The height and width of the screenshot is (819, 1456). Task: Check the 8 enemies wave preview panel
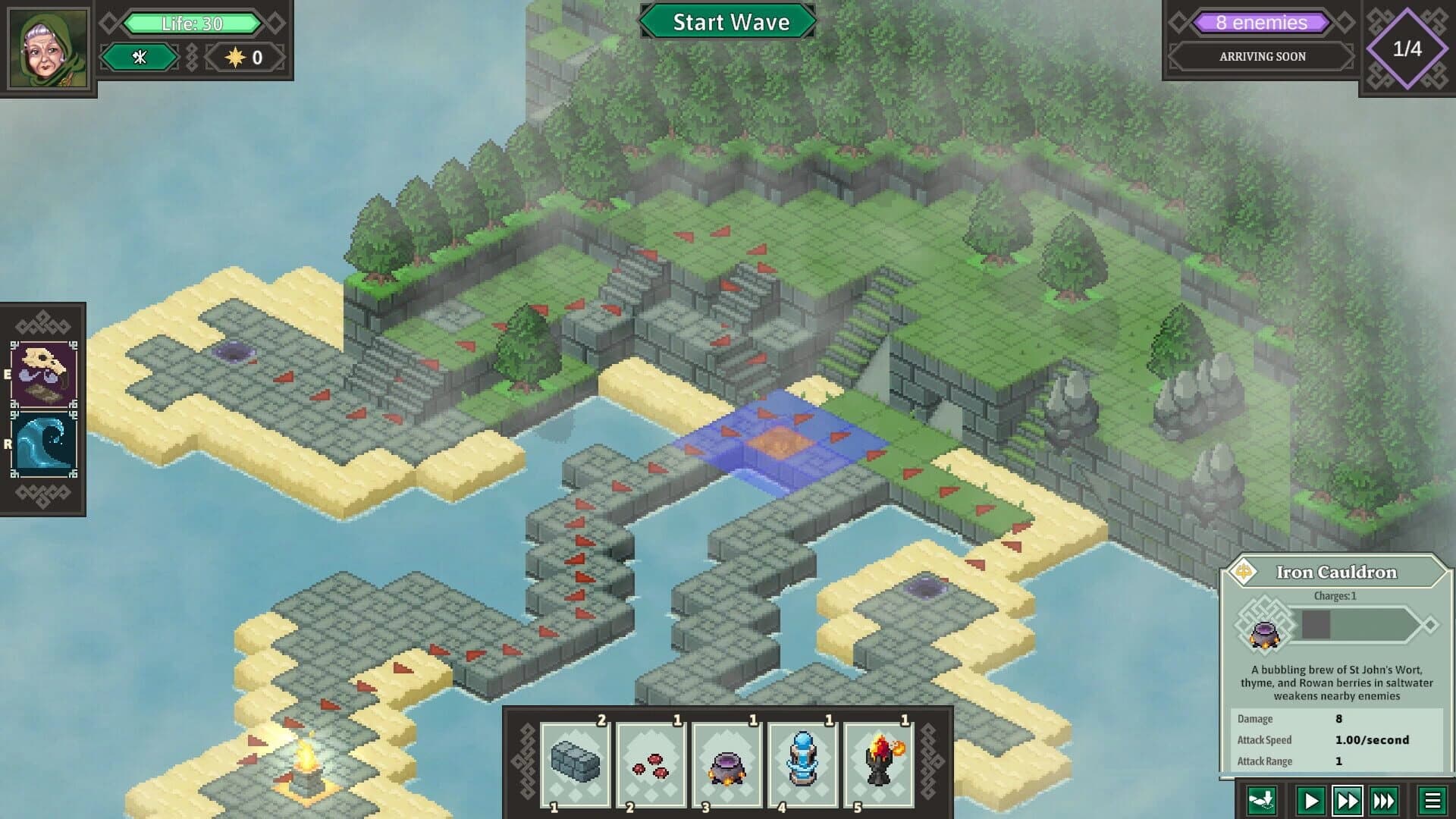(x=1261, y=23)
